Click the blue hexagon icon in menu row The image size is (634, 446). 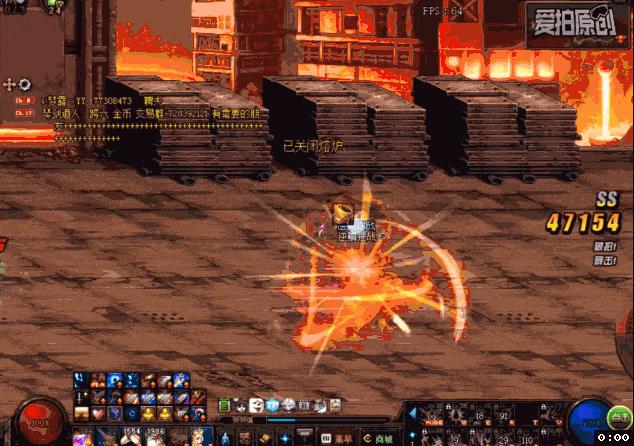point(272,405)
